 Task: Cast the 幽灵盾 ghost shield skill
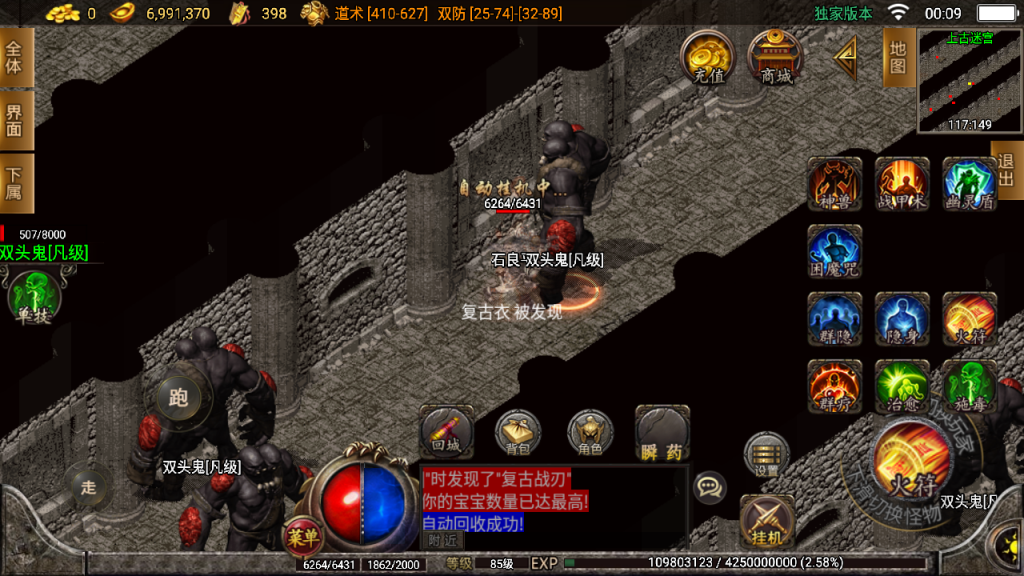(969, 183)
